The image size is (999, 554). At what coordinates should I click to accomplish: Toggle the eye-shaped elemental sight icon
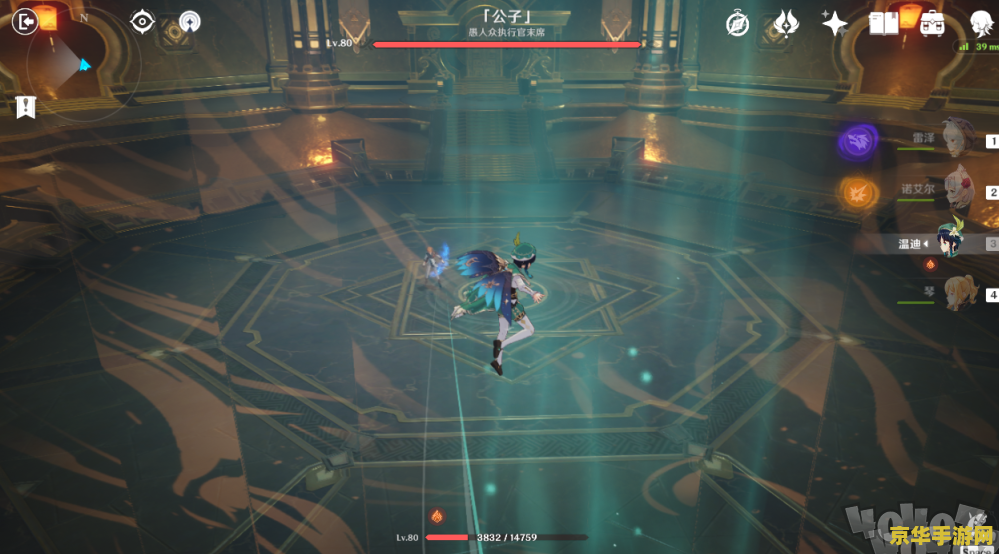click(x=143, y=21)
